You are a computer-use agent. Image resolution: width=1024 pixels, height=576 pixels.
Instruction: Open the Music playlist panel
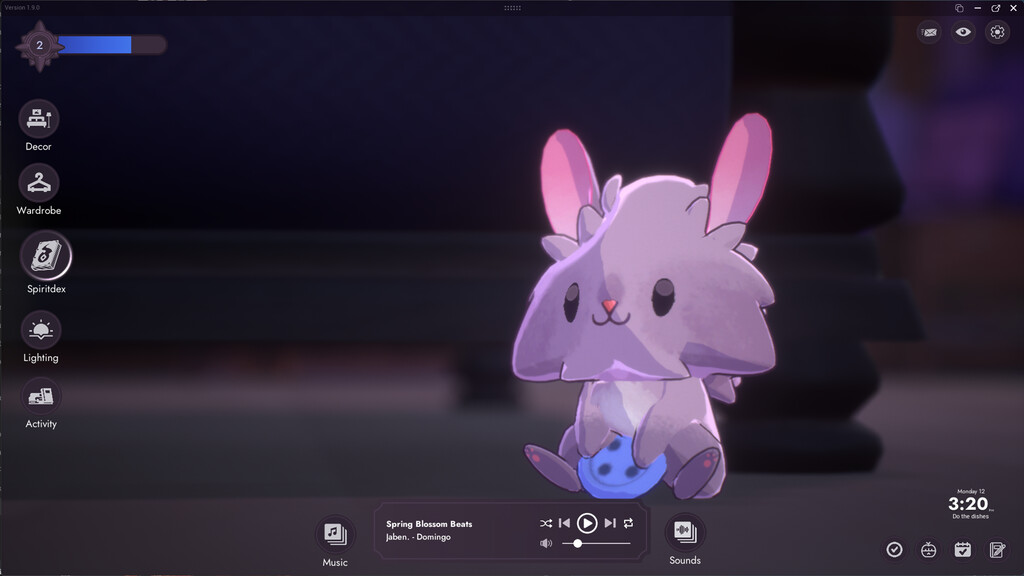click(335, 533)
